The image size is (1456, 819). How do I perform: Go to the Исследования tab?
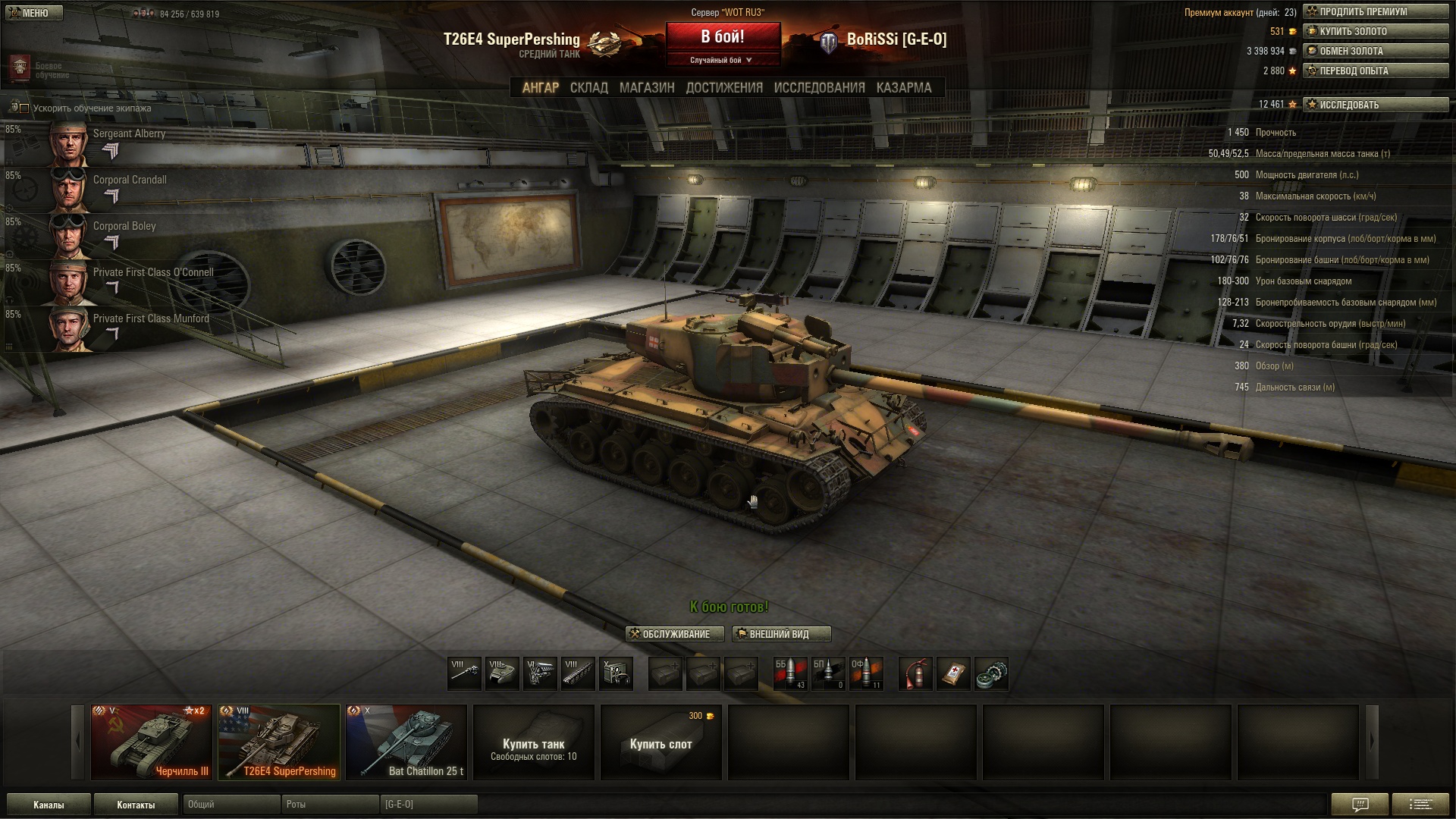point(819,88)
